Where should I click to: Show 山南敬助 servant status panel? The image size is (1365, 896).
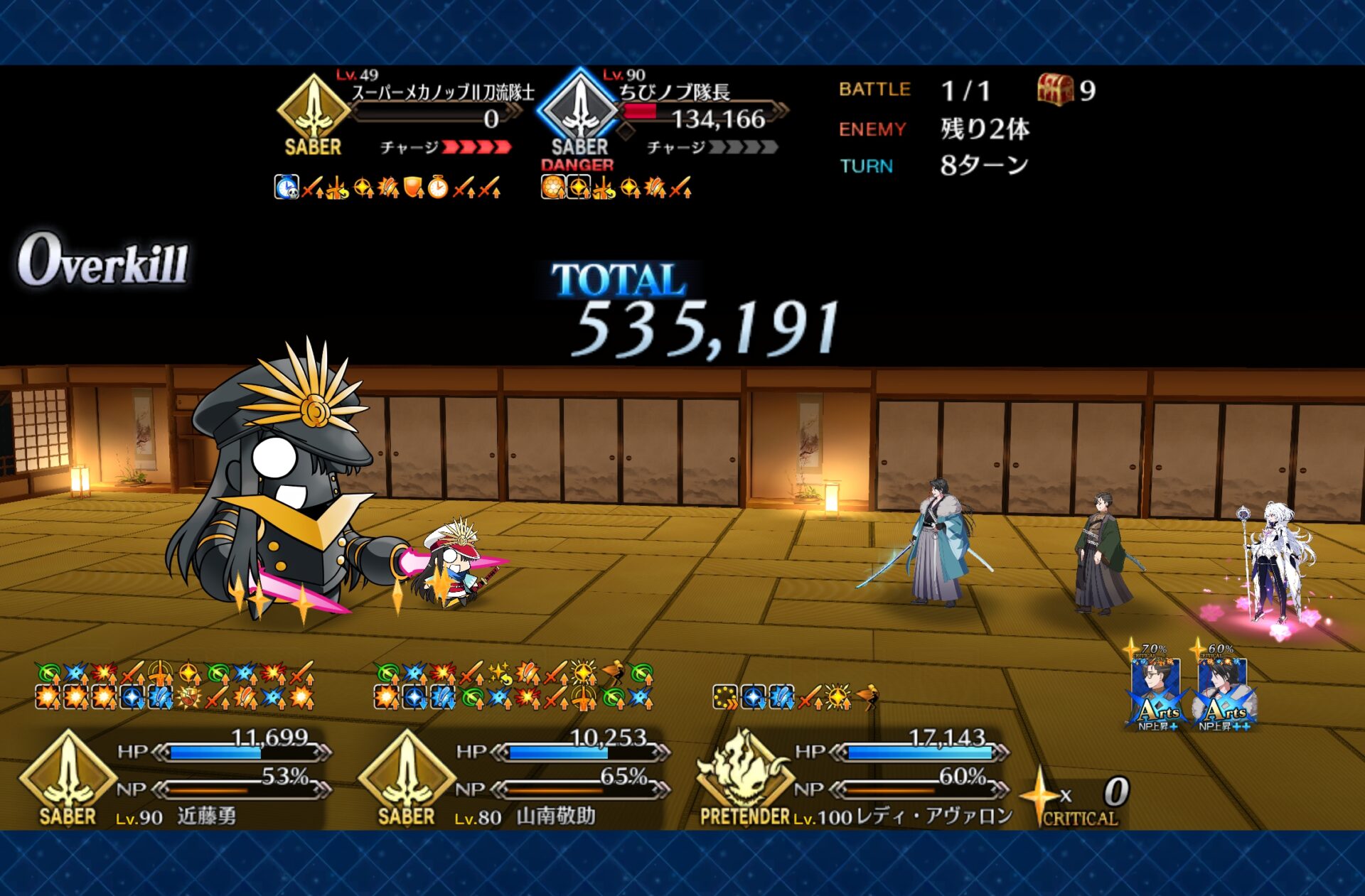pos(513,778)
